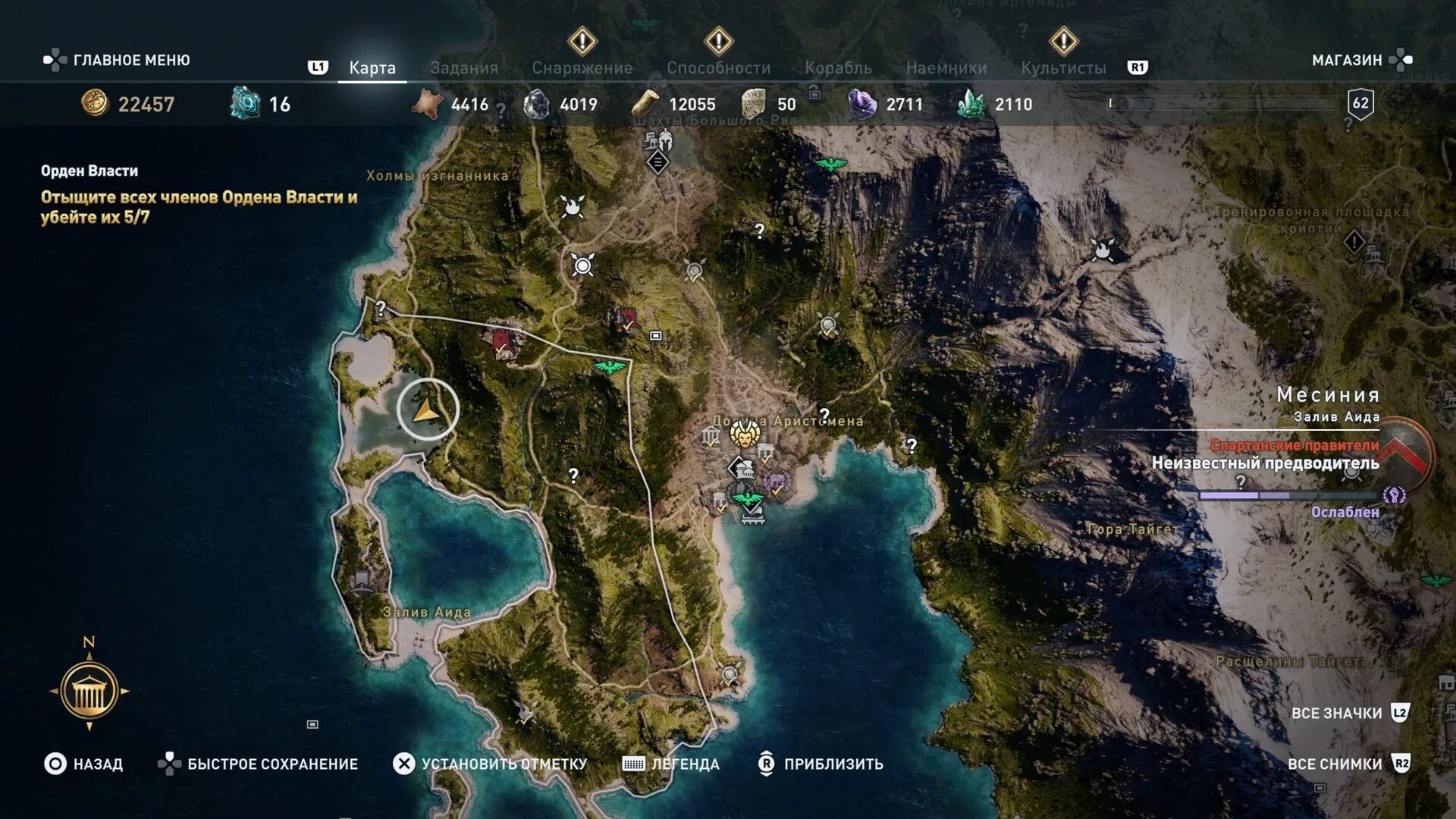This screenshot has height=819, width=1456.
Task: Show the Культисты tab
Action: click(1063, 67)
